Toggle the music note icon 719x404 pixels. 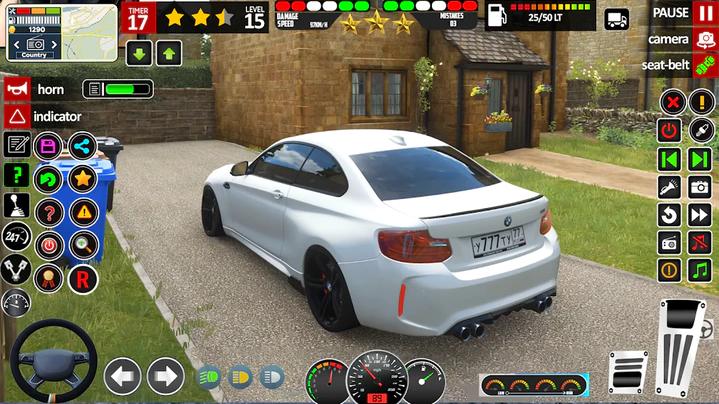point(700,270)
